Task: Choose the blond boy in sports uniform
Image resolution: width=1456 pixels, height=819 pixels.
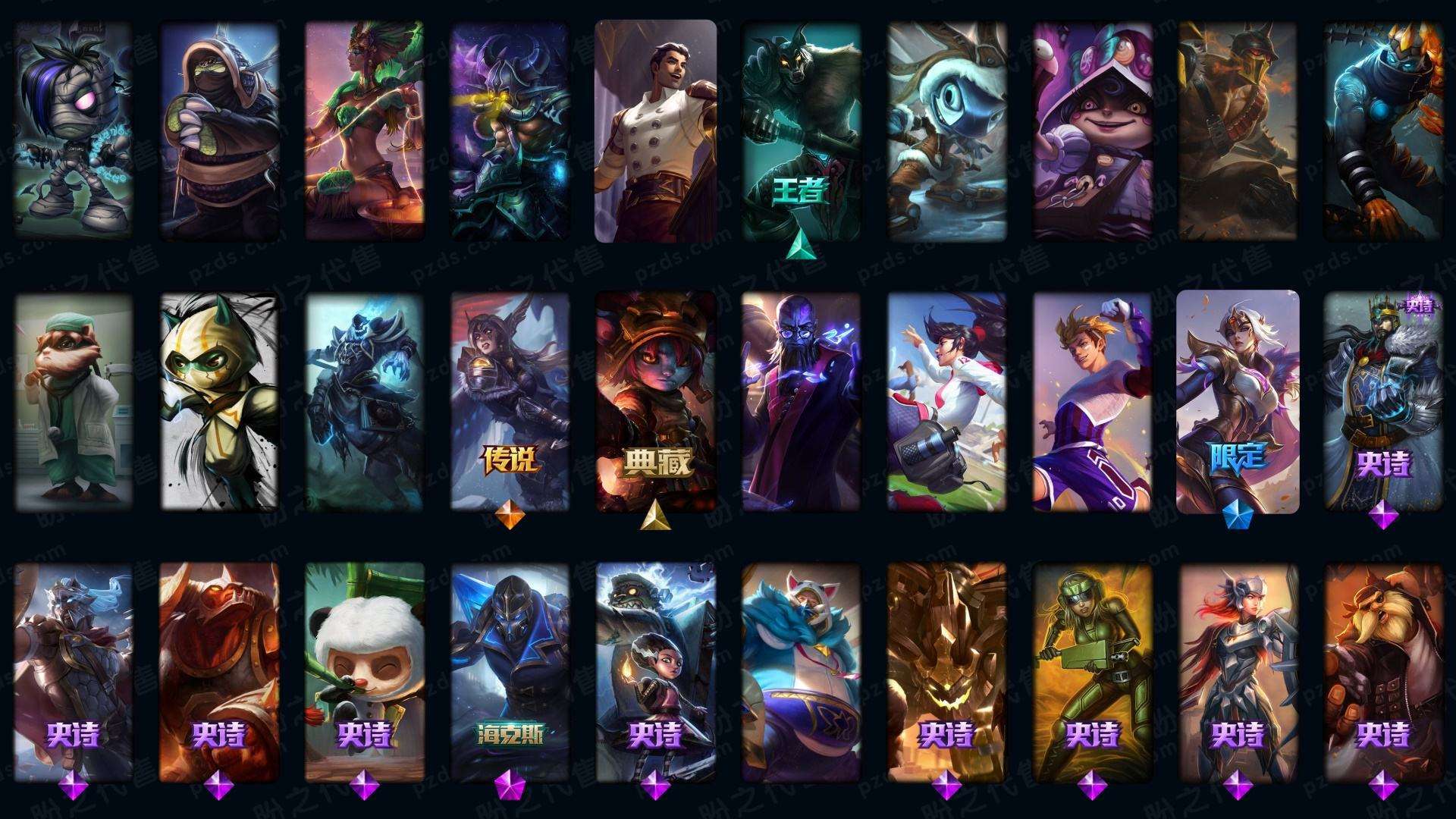Action: click(x=1092, y=402)
